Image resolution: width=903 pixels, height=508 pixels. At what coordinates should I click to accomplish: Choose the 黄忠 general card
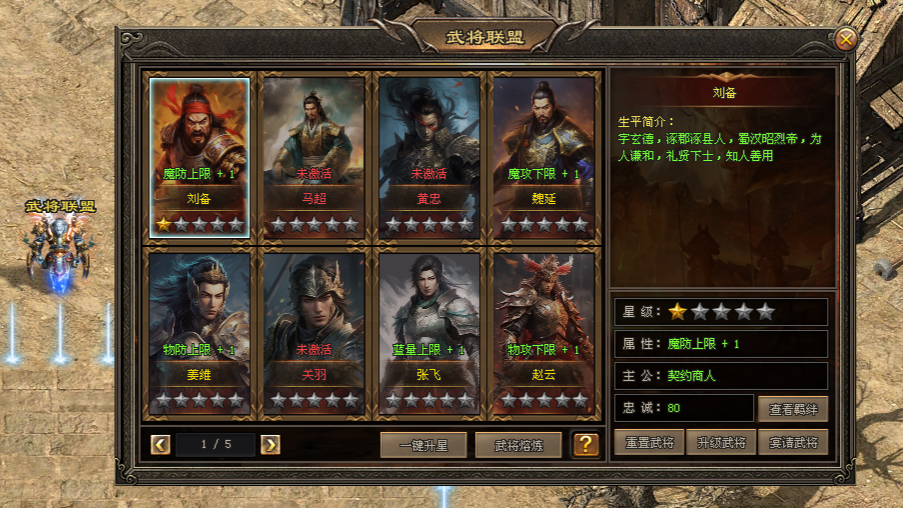tap(429, 156)
